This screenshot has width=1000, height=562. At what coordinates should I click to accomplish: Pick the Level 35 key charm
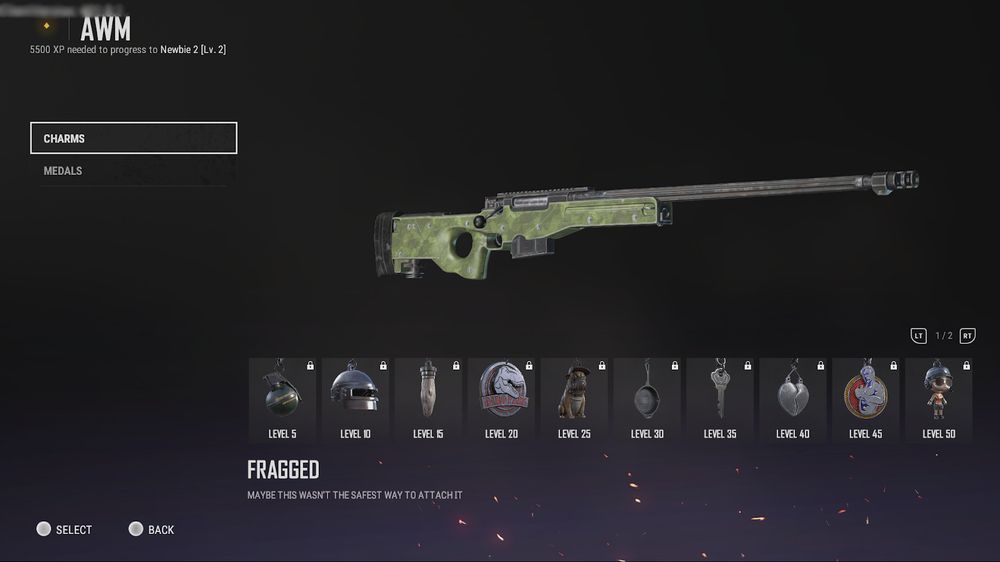click(x=720, y=399)
